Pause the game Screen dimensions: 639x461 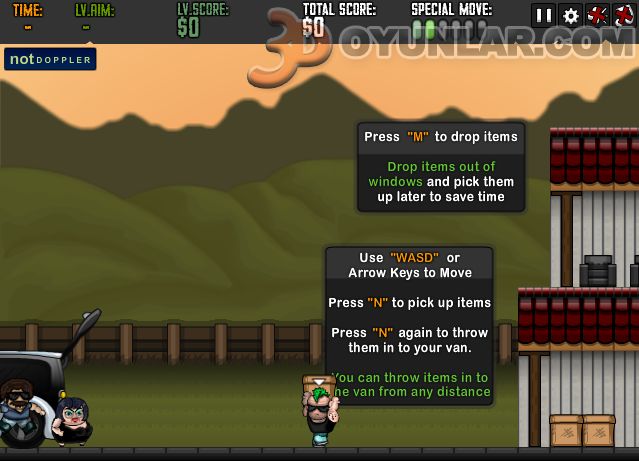(x=544, y=15)
